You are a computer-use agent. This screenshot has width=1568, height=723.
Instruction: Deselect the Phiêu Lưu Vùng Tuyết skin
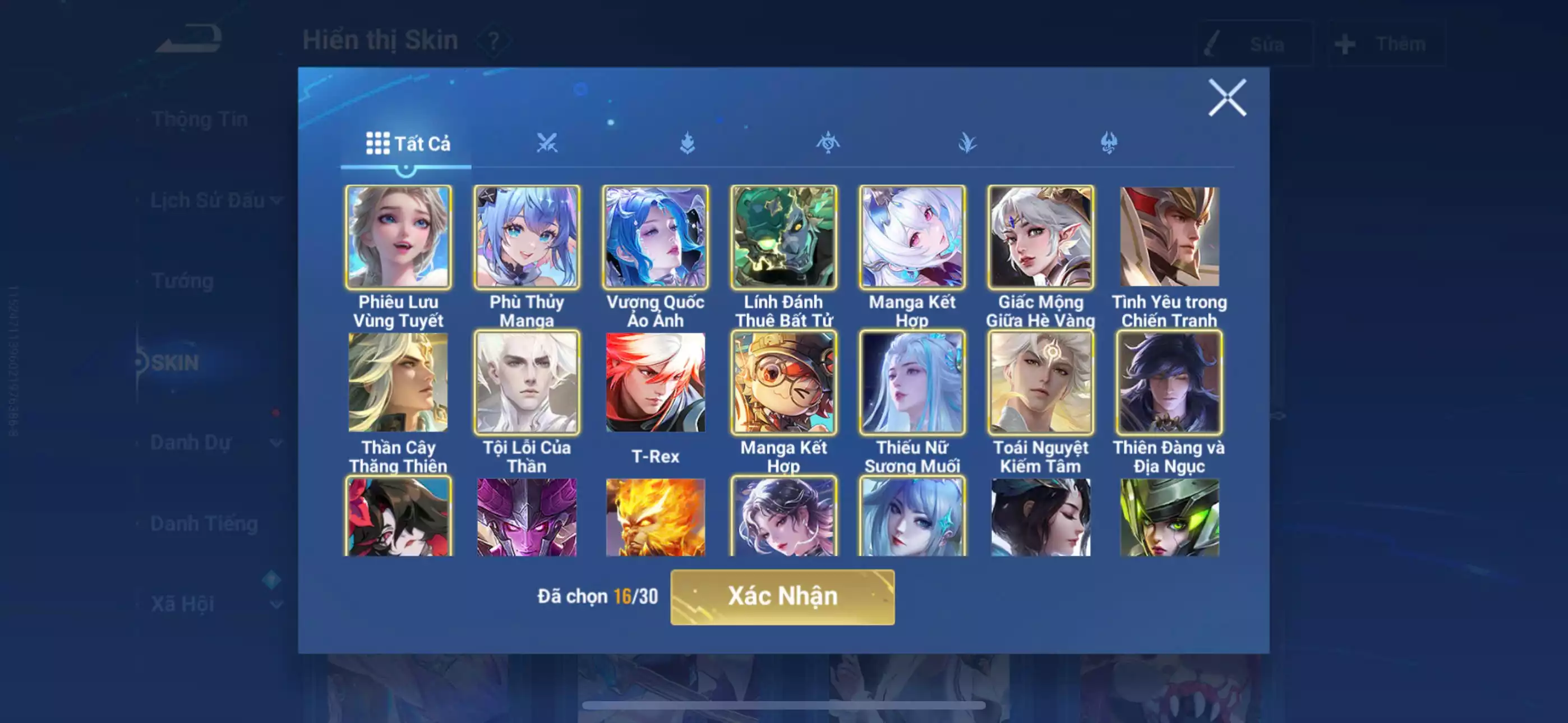(398, 237)
